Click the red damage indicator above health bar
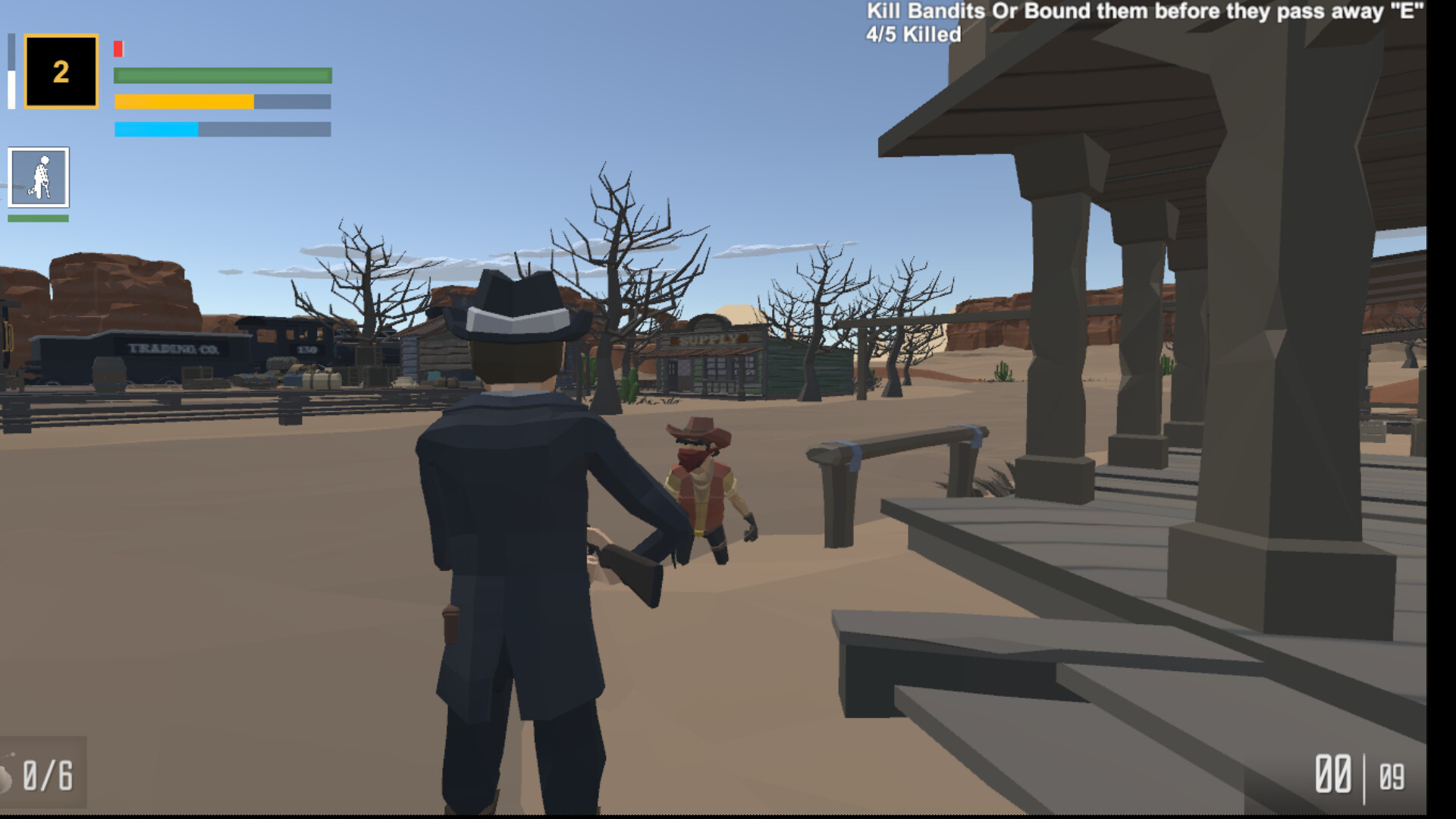 pos(118,49)
